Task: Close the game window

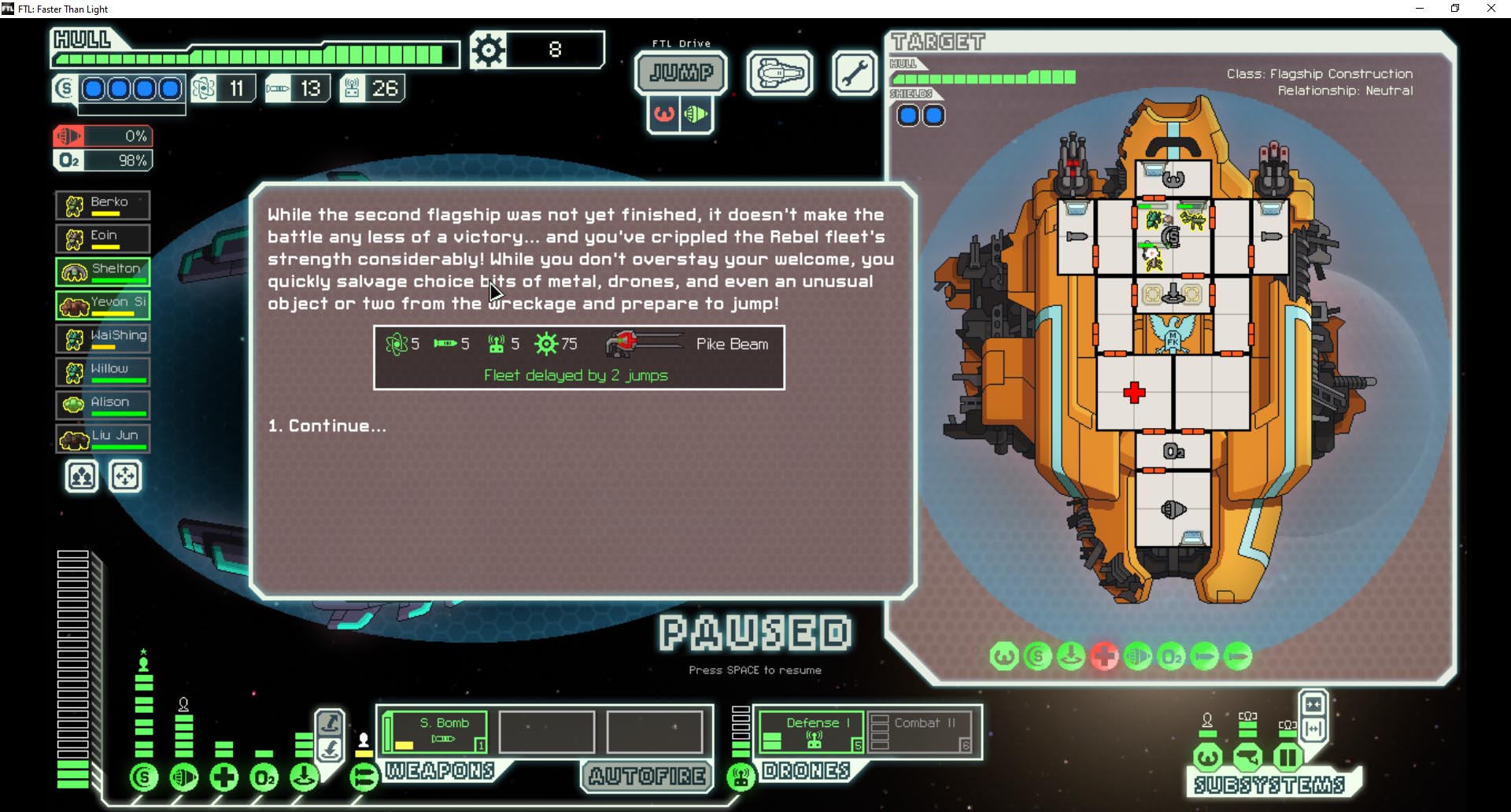Action: (x=1491, y=9)
